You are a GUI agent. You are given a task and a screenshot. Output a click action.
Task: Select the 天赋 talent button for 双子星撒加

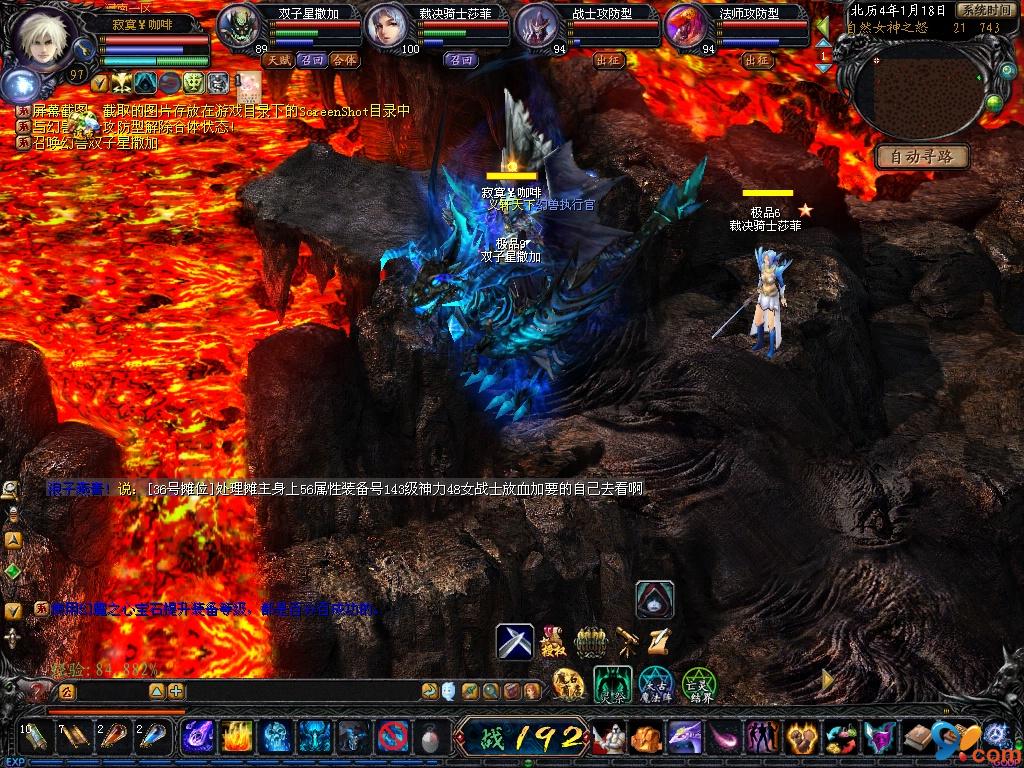(277, 60)
